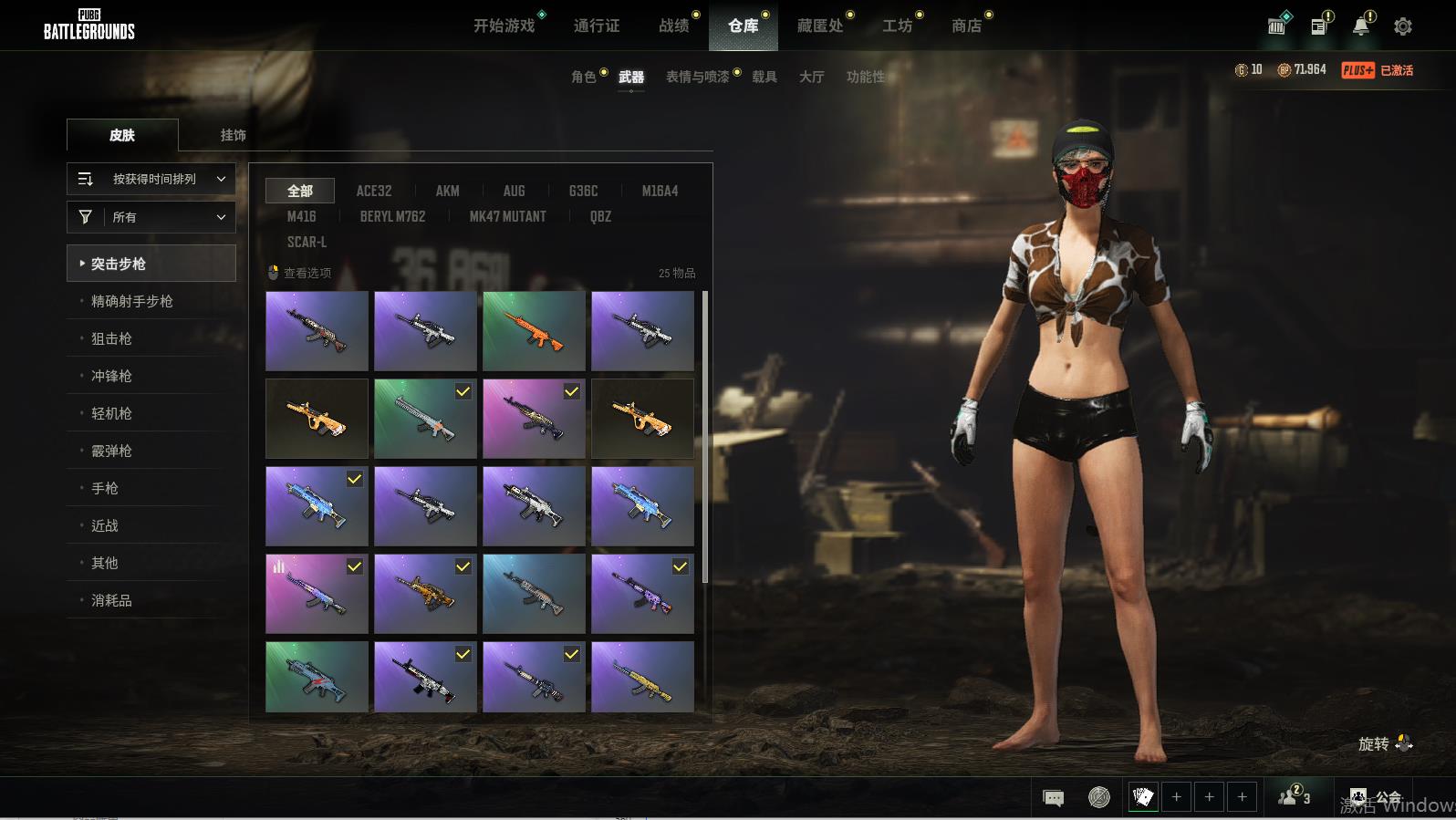Switch to the 工坊 workshop page
Screen dimensions: 1456x820
[x=897, y=26]
